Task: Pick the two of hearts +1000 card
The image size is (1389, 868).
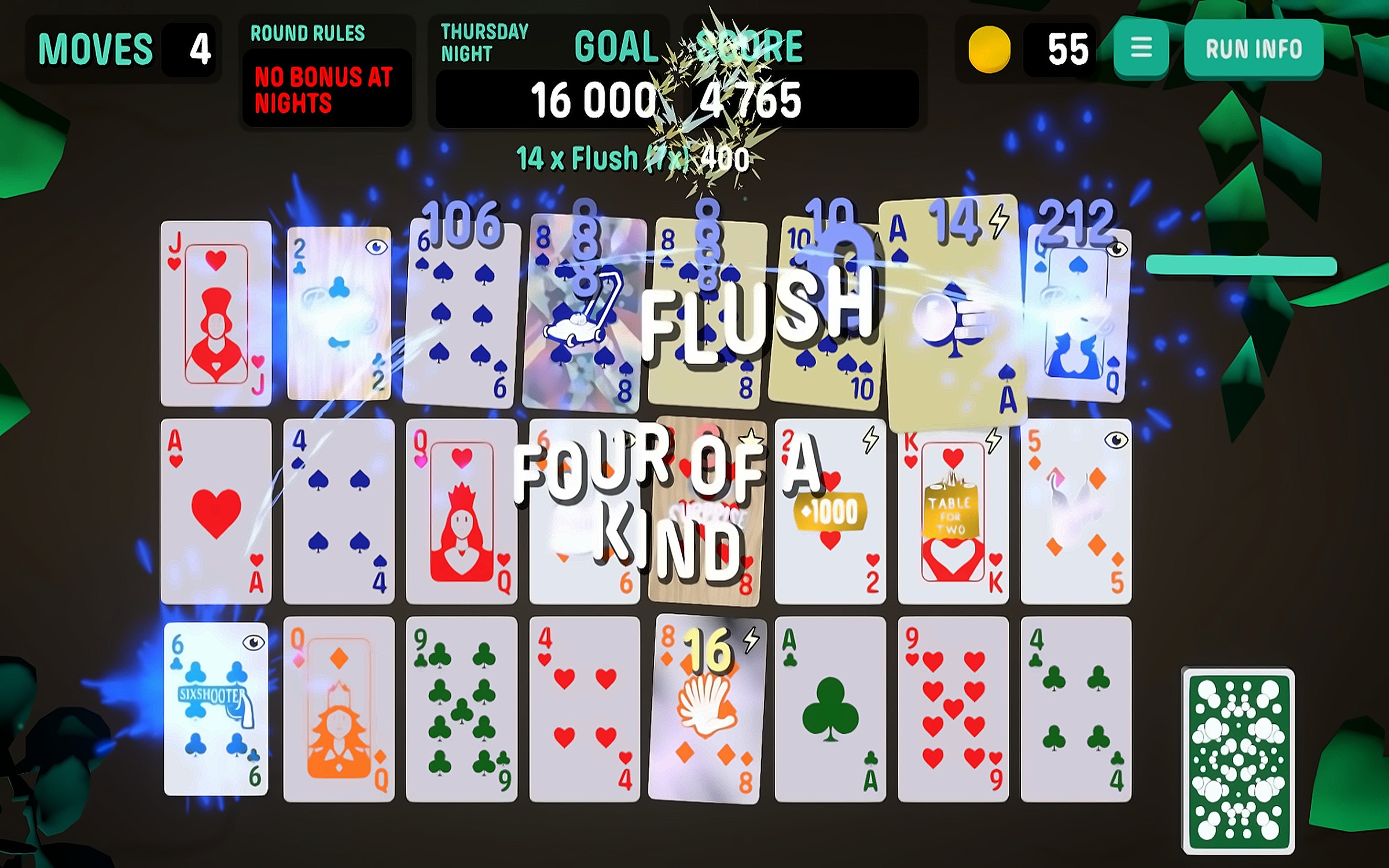Action: pos(830,512)
